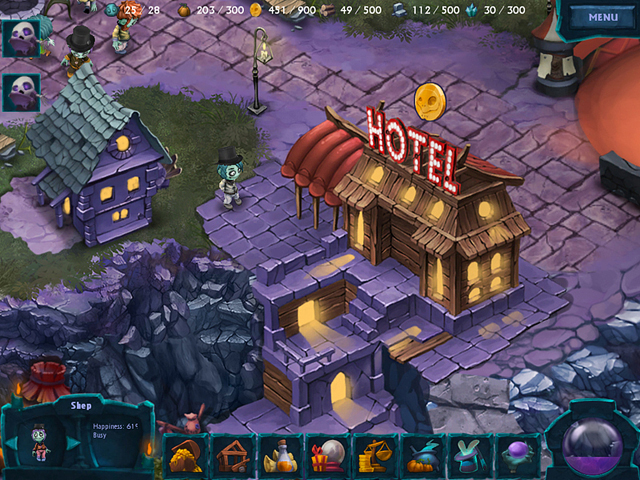Show previous villager with left arrow

pyautogui.click(x=11, y=442)
